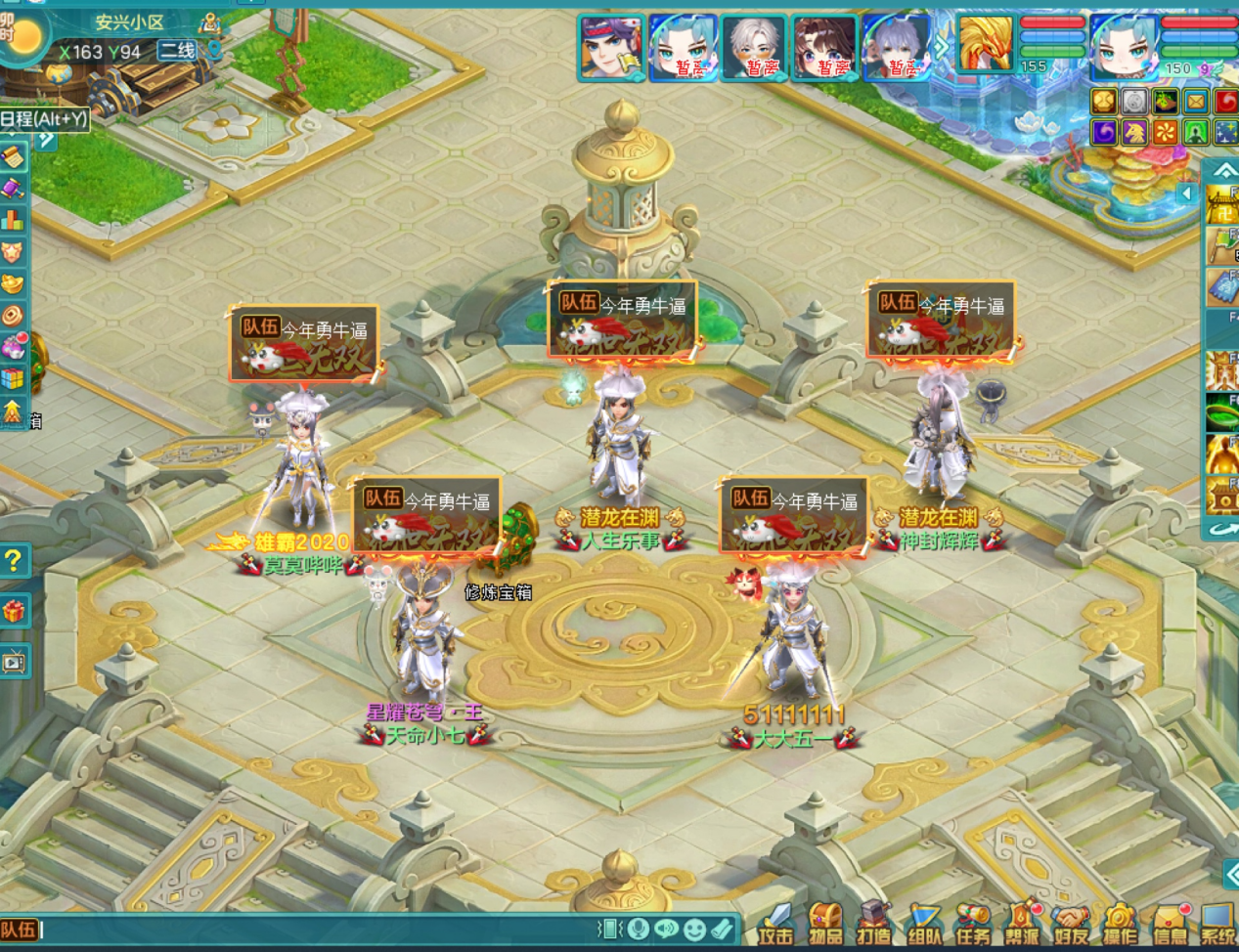Open the 系统 system menu
The height and width of the screenshot is (952, 1239).
tap(1218, 925)
